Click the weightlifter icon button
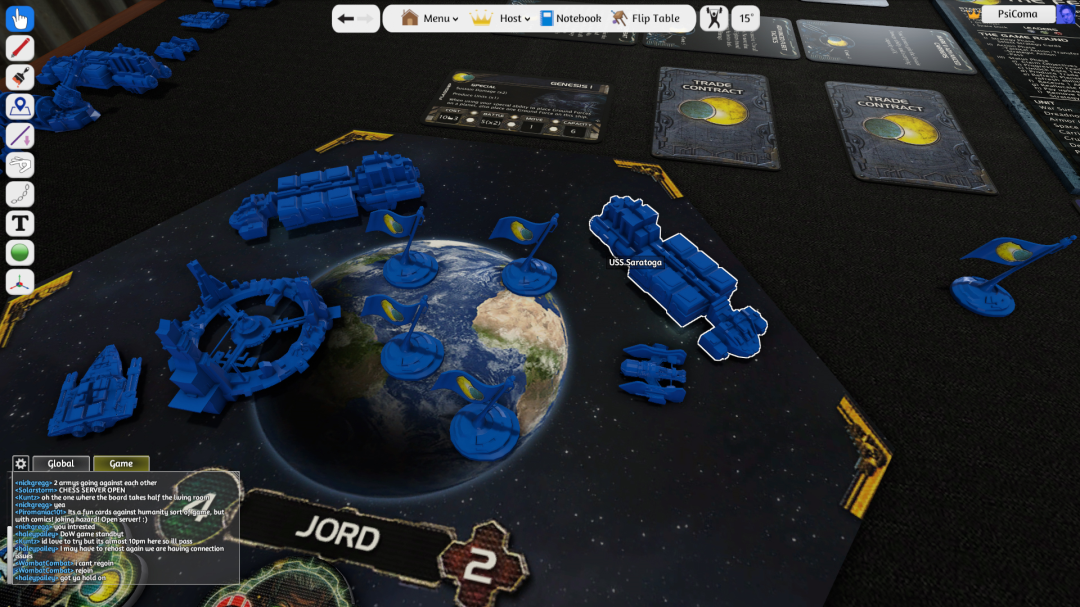This screenshot has width=1080, height=607. (714, 18)
